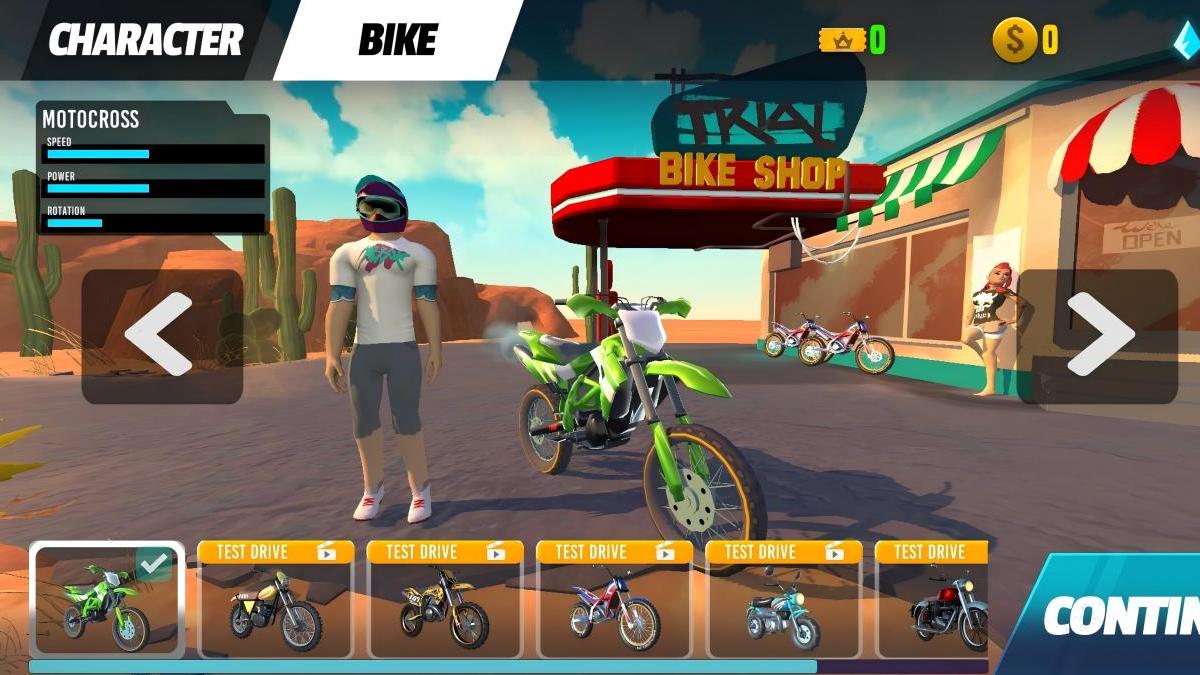The image size is (1200, 675).
Task: Tap the blue diamond gem icon
Action: coord(1187,40)
